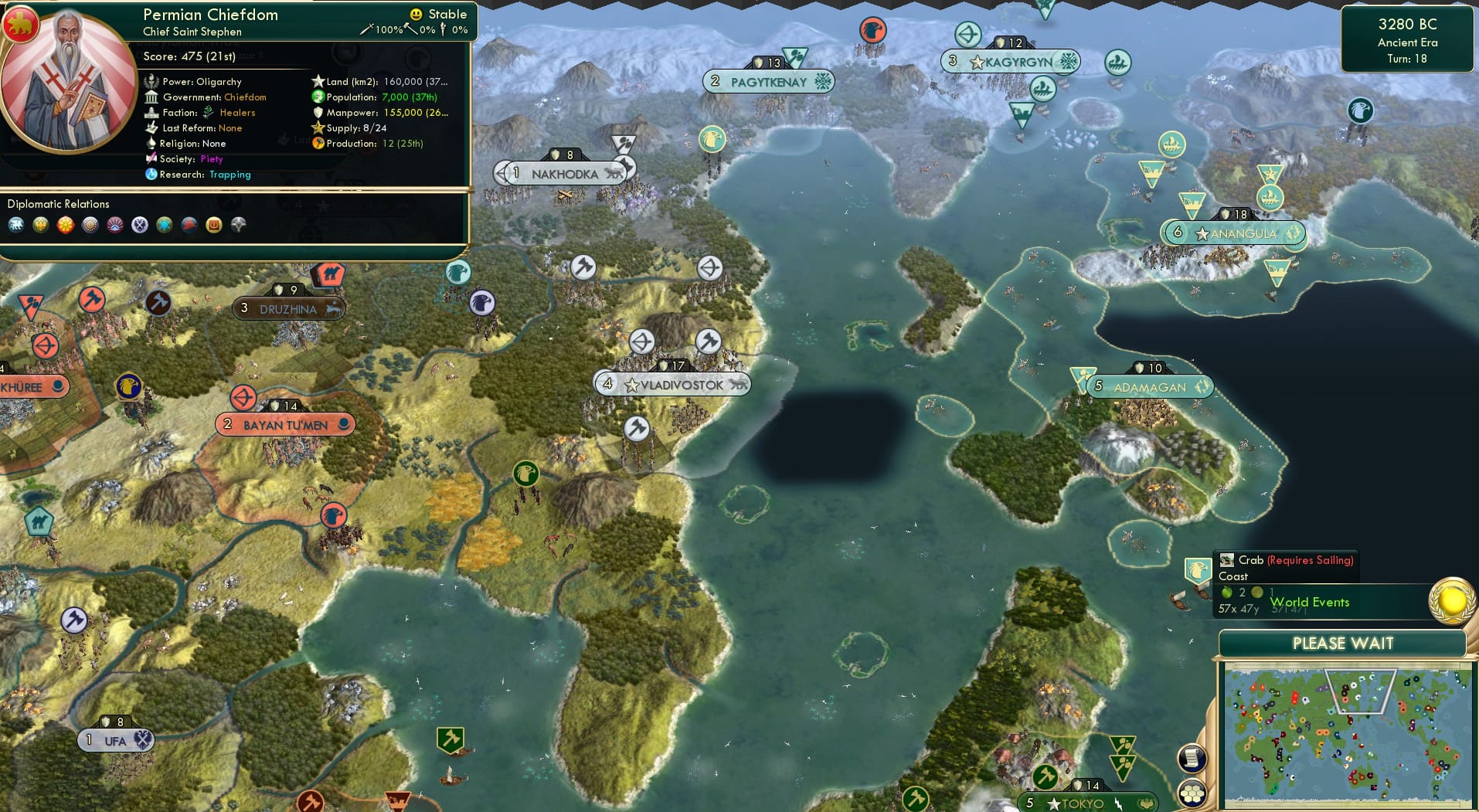Screen dimensions: 1479x812
Task: Switch to strategic view via hex grid icon
Action: (1192, 793)
